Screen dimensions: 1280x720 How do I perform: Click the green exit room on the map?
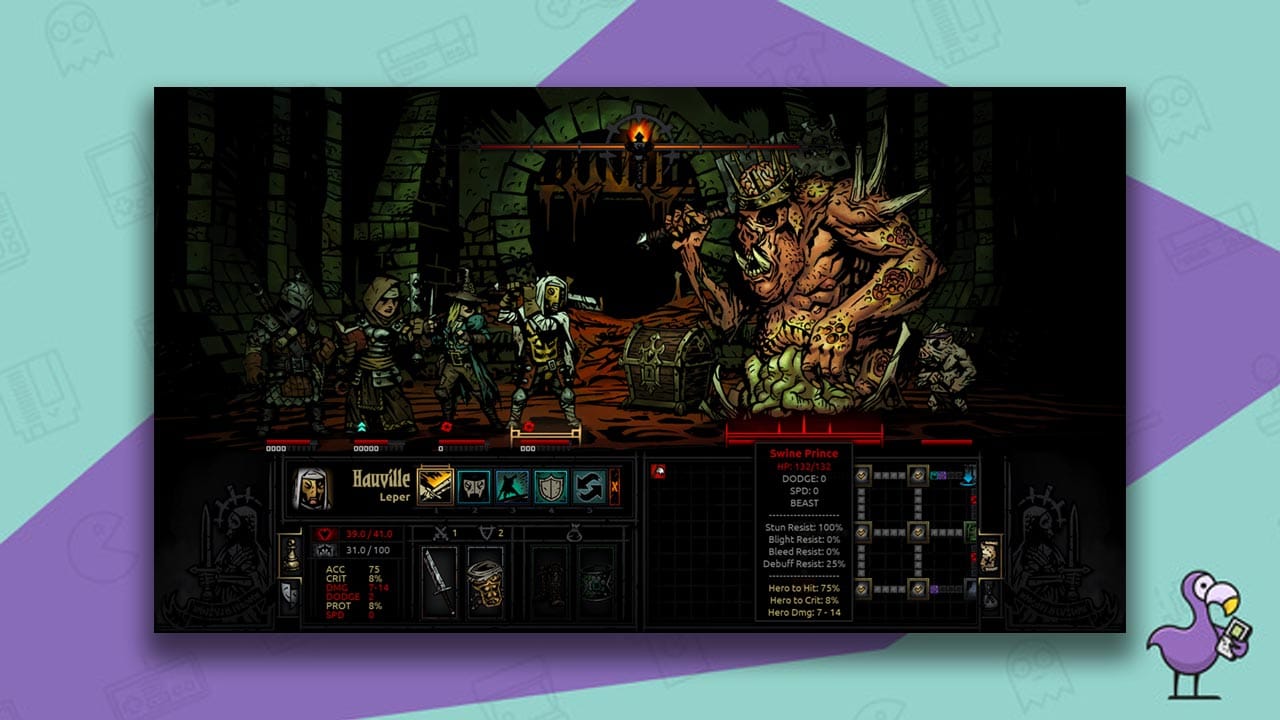point(972,532)
